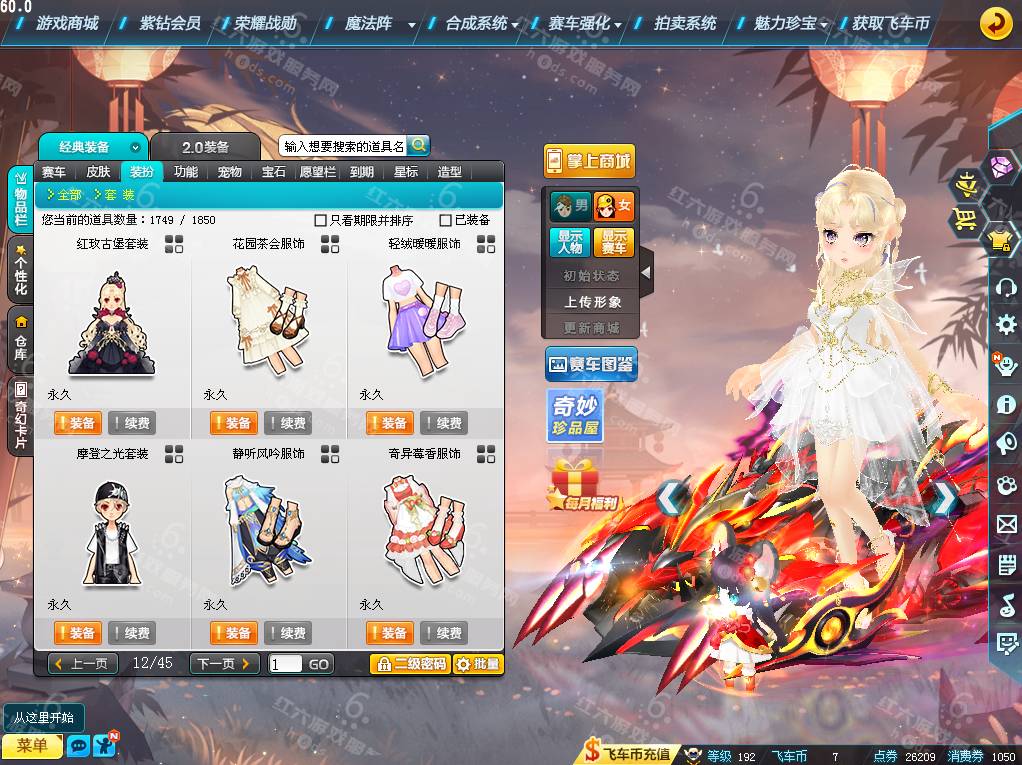
Task: Select the 赛车 category tab
Action: click(x=54, y=172)
